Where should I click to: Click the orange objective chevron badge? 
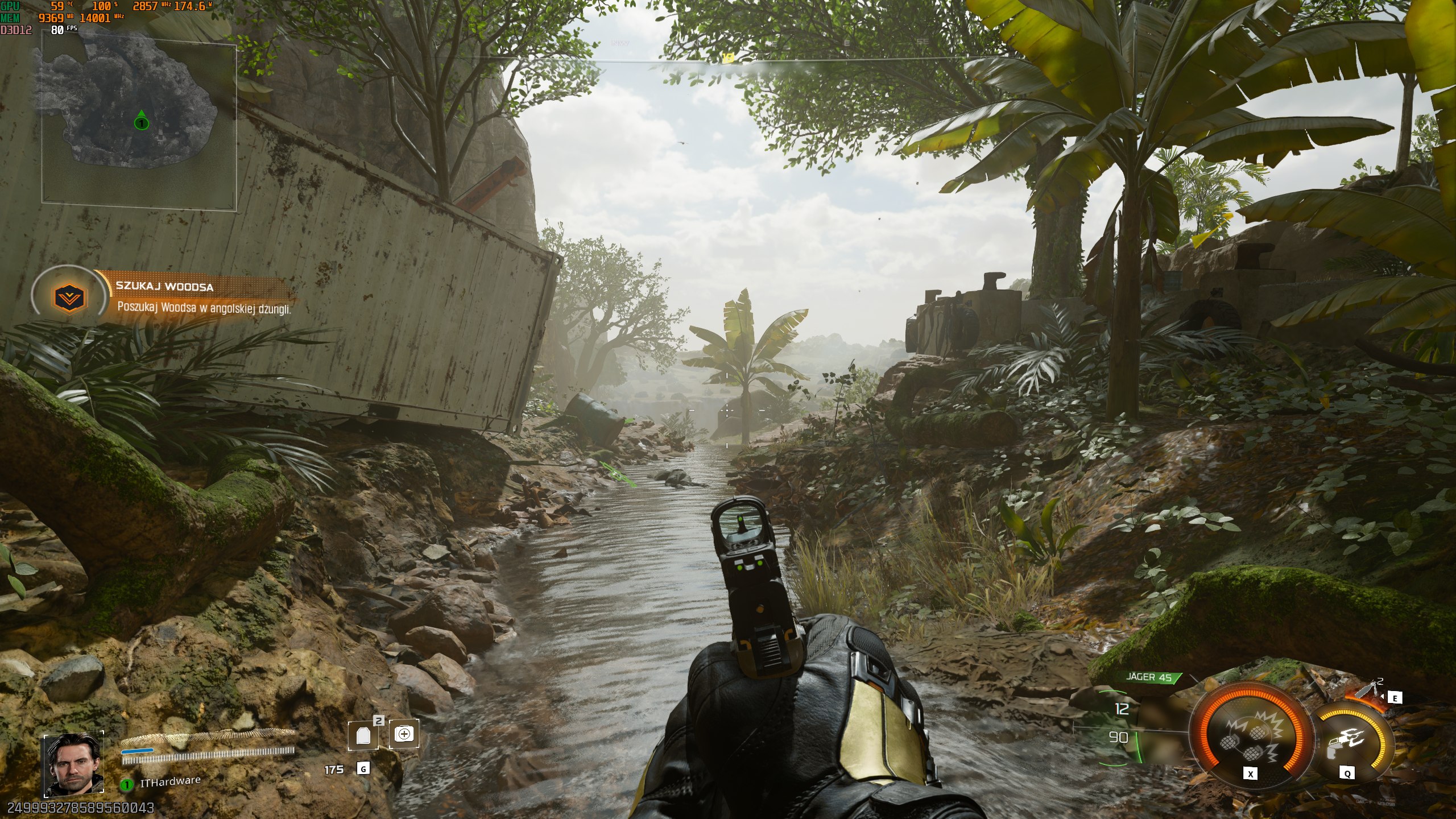point(69,296)
